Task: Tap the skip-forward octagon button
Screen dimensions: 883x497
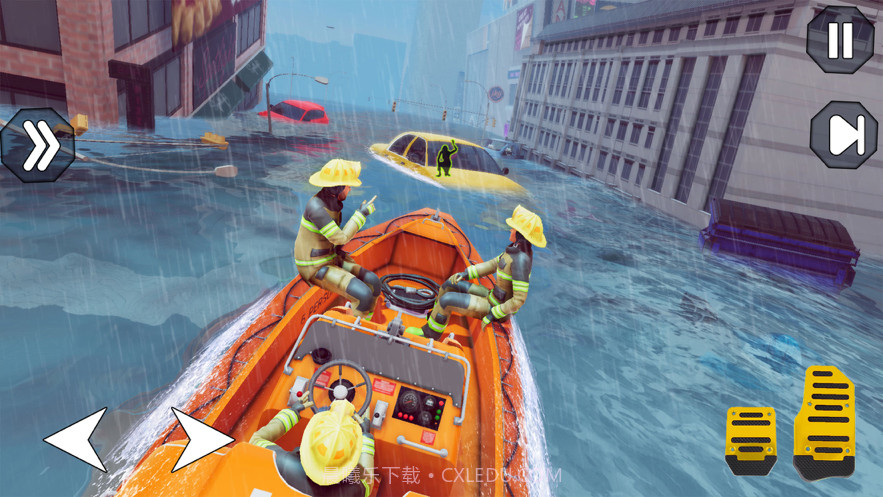Action: point(842,137)
